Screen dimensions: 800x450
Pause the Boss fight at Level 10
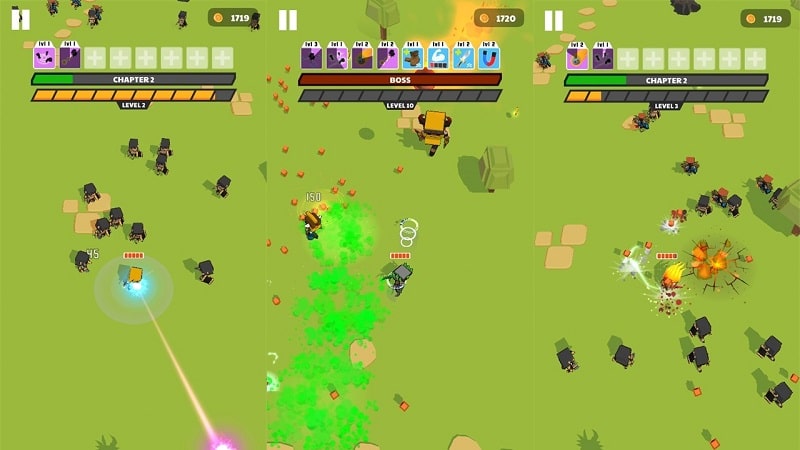tap(287, 19)
